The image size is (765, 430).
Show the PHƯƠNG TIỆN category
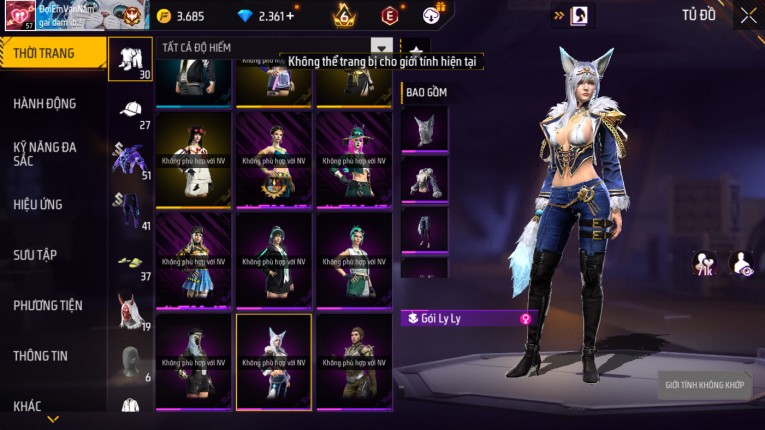(48, 305)
